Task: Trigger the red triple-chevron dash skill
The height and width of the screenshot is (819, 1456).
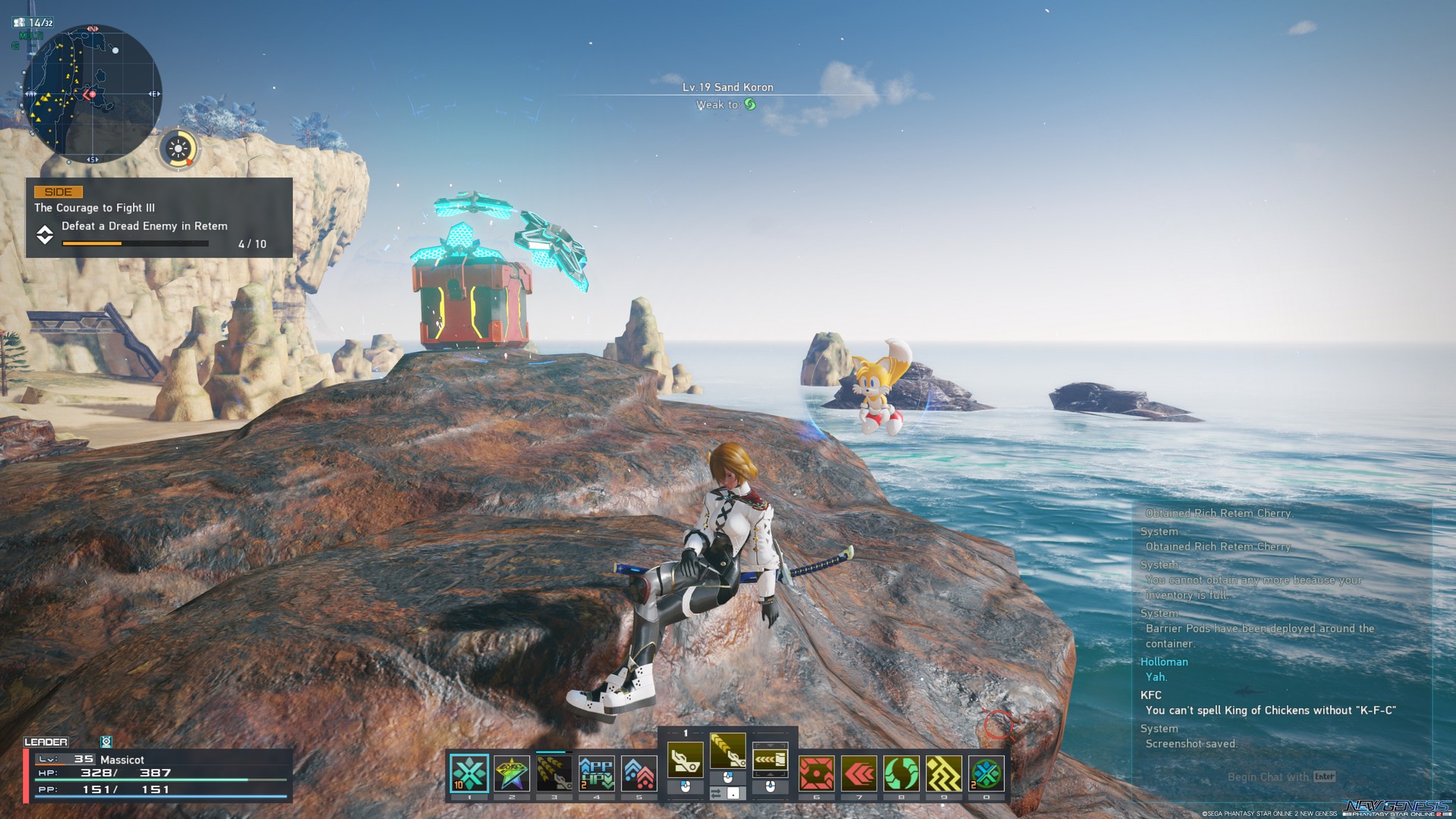Action: click(x=859, y=773)
